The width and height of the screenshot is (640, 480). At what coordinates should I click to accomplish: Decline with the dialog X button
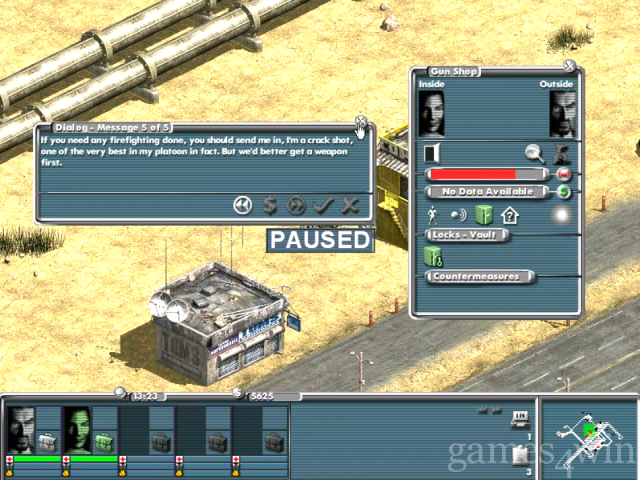pos(349,206)
